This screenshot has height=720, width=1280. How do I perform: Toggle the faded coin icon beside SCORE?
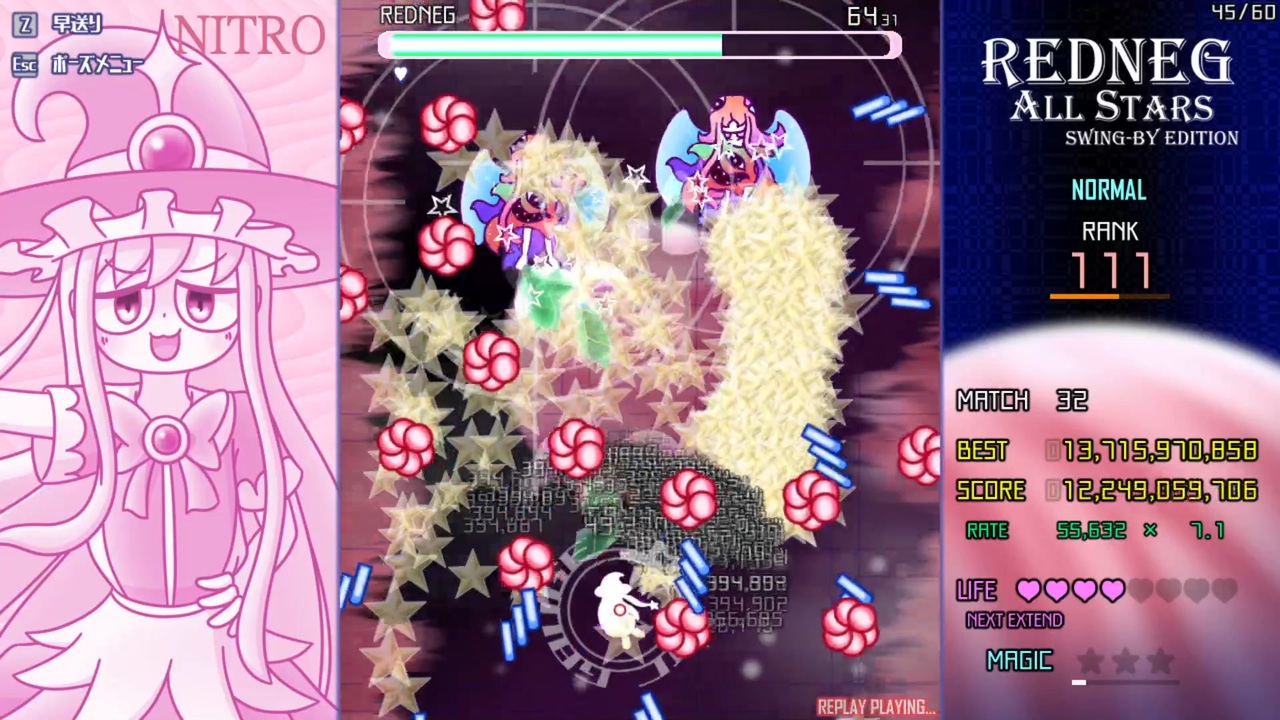[x=1055, y=490]
